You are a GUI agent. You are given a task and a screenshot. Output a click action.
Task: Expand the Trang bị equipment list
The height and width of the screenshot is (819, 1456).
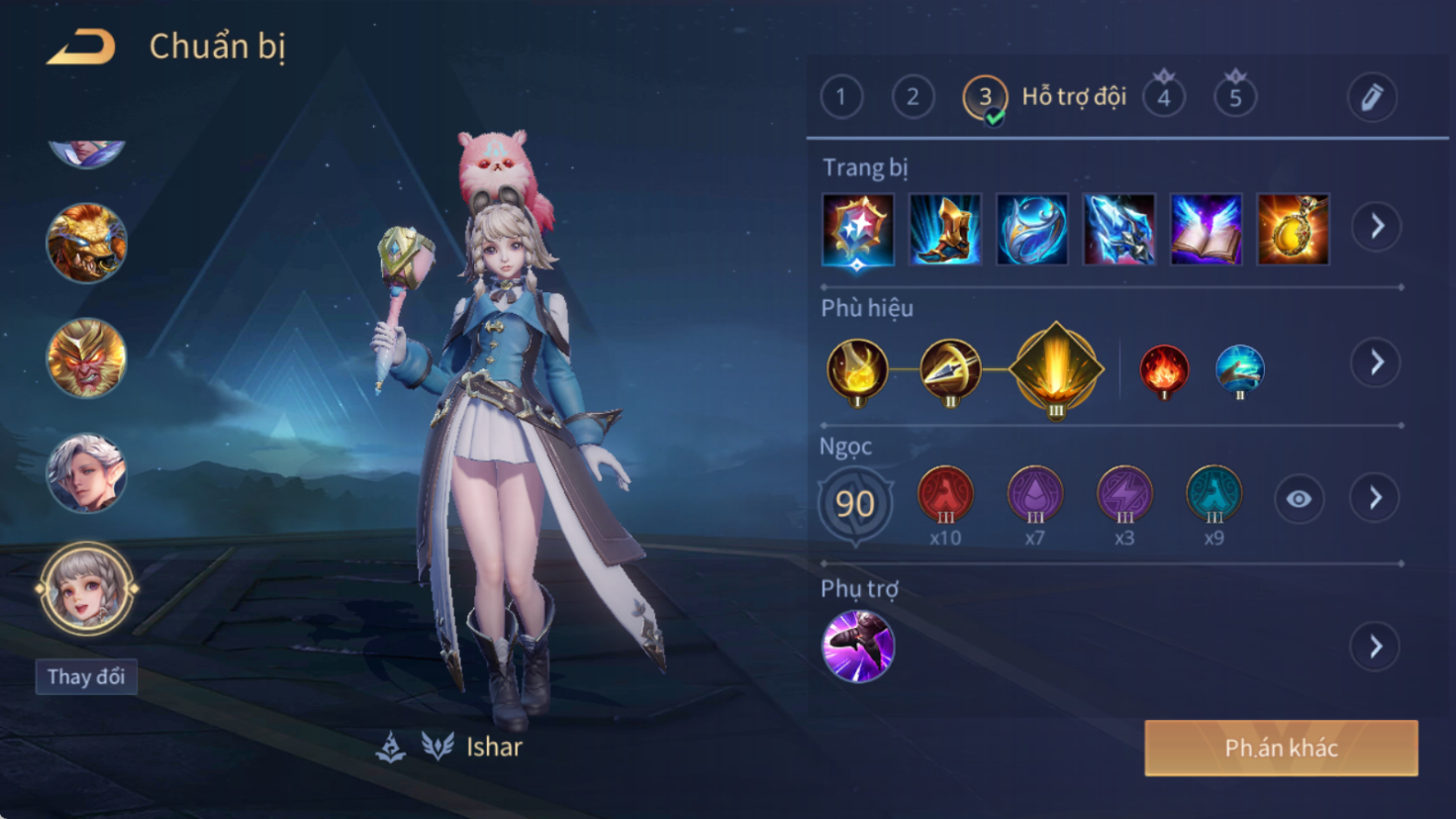pos(1377,227)
